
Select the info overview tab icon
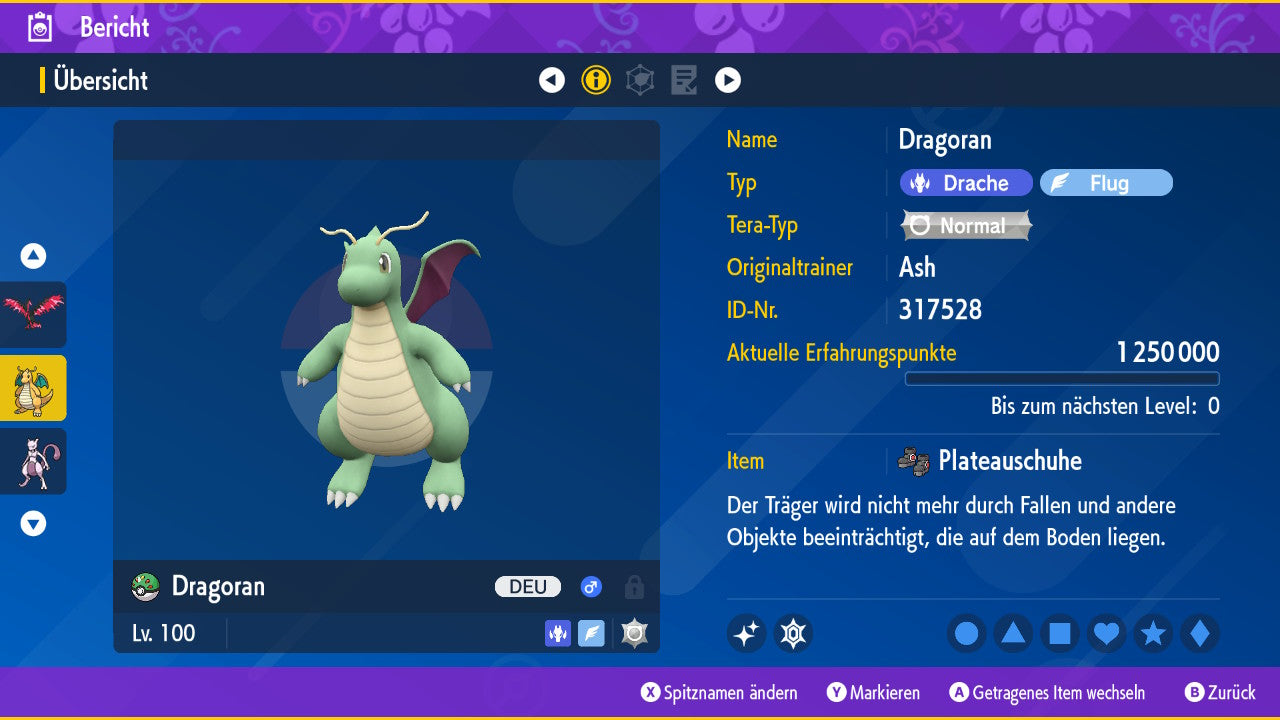point(596,80)
